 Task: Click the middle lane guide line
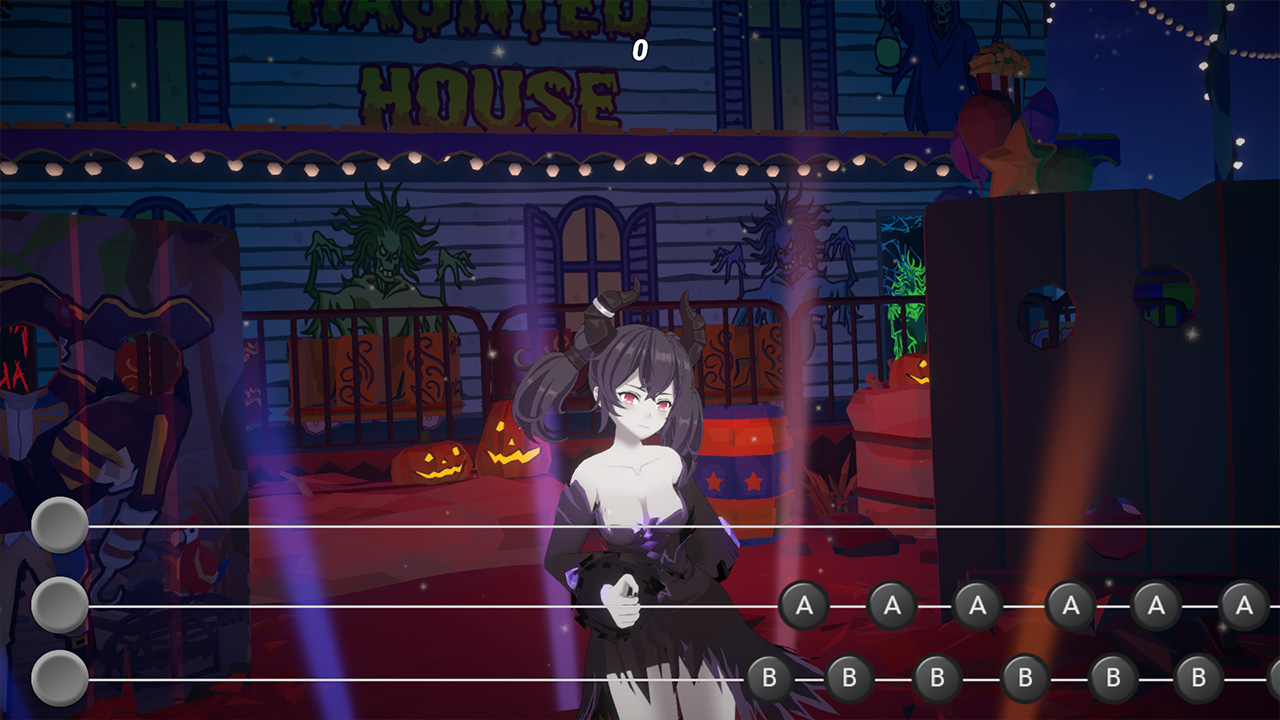(x=400, y=606)
